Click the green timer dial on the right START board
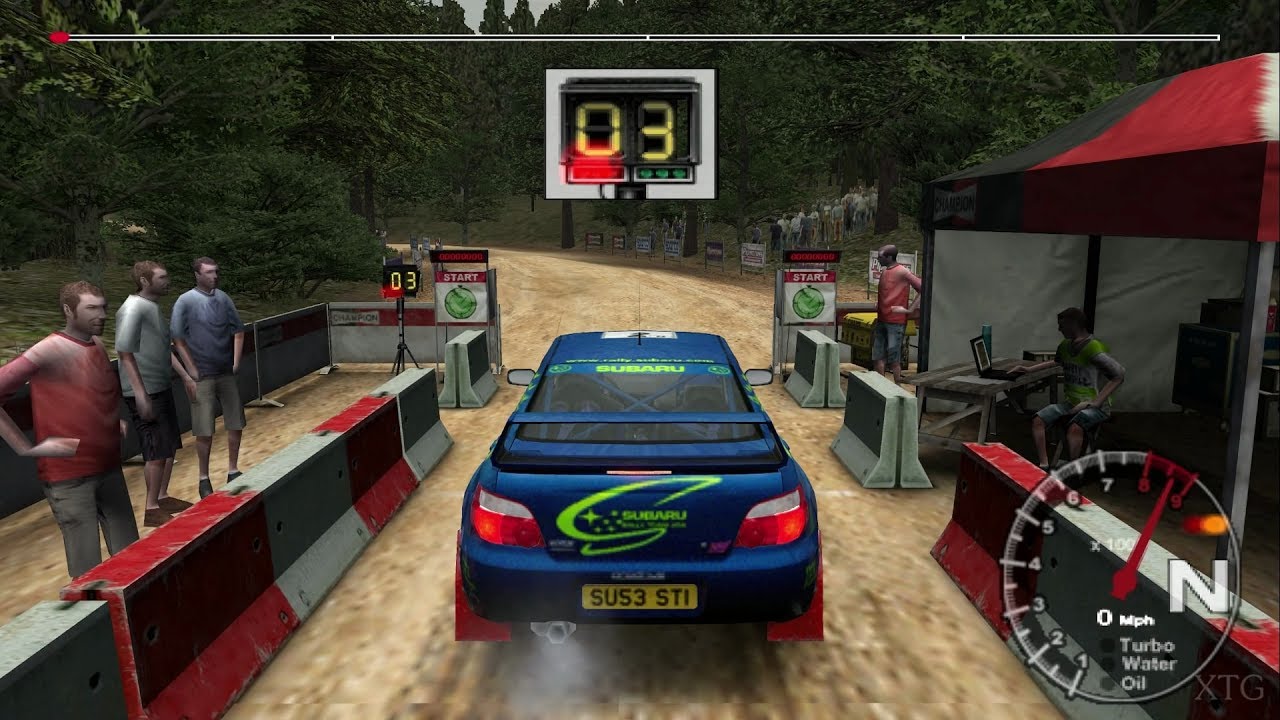 pyautogui.click(x=810, y=302)
